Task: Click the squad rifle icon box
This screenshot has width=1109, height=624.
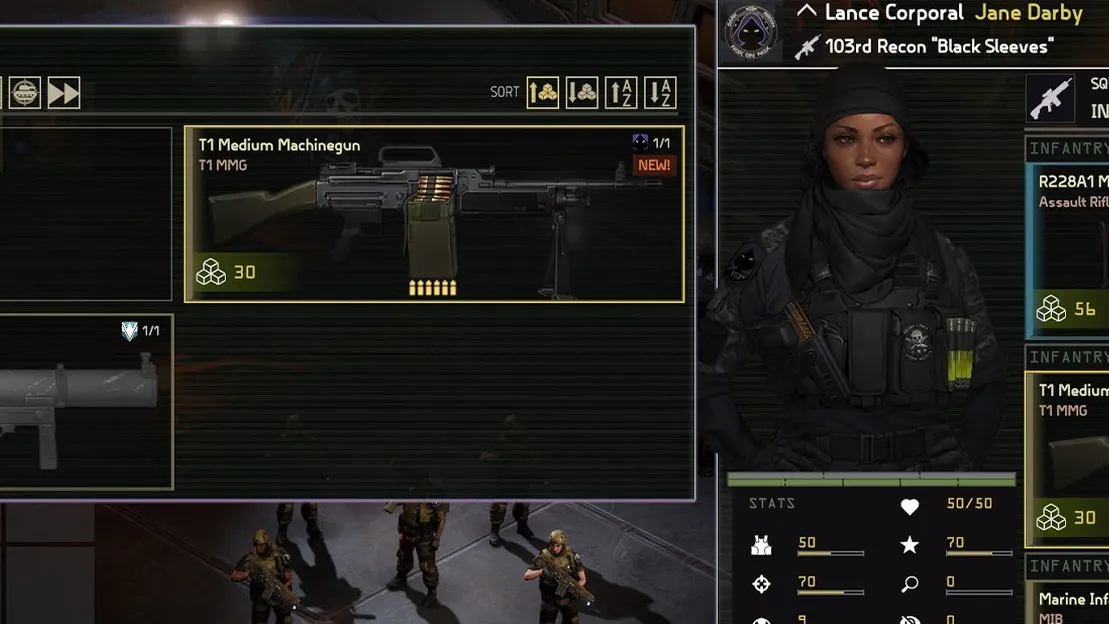Action: point(1050,98)
